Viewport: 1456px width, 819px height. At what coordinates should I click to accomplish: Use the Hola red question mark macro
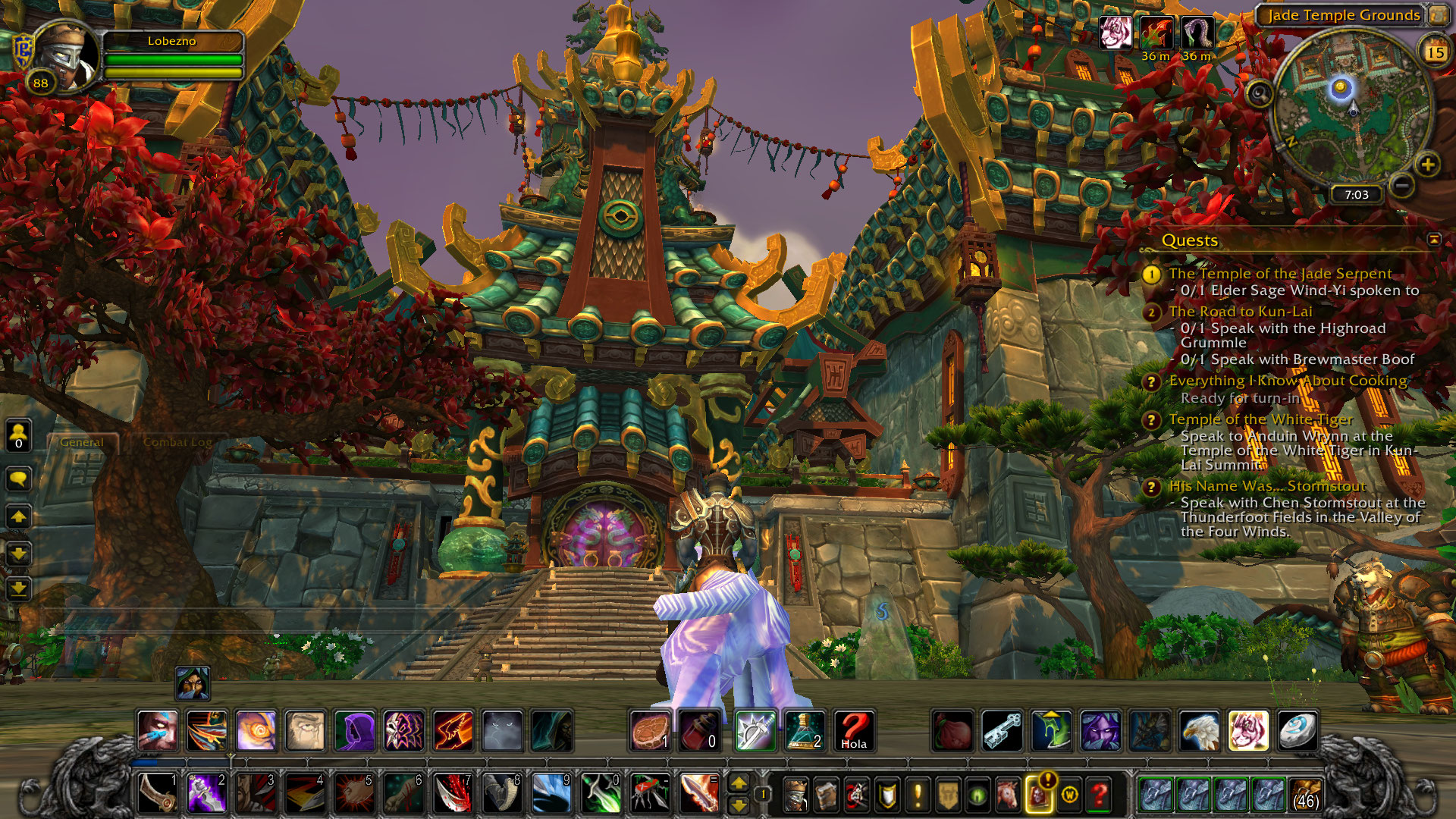853,730
